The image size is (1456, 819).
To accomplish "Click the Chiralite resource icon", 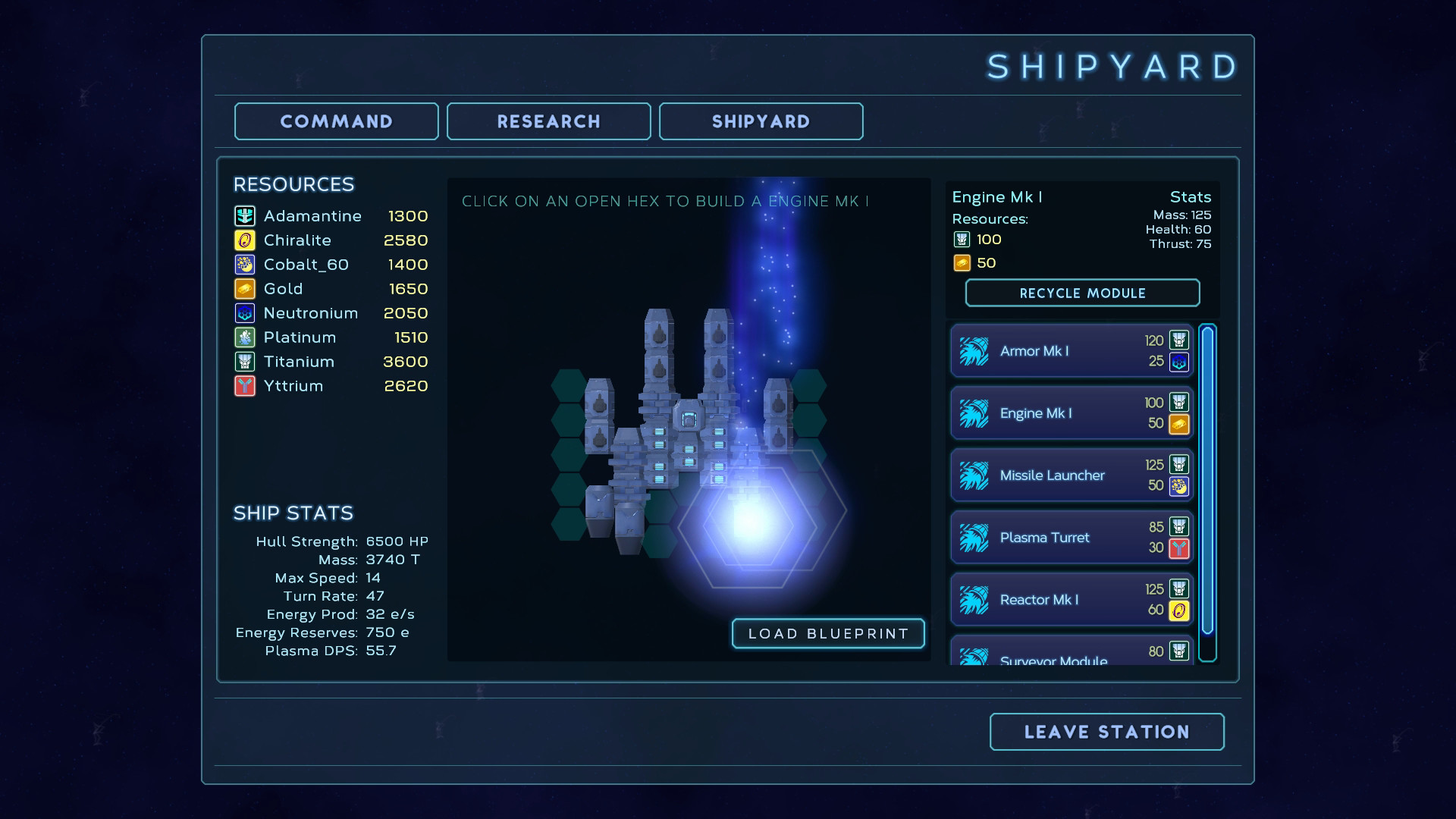I will tap(244, 240).
